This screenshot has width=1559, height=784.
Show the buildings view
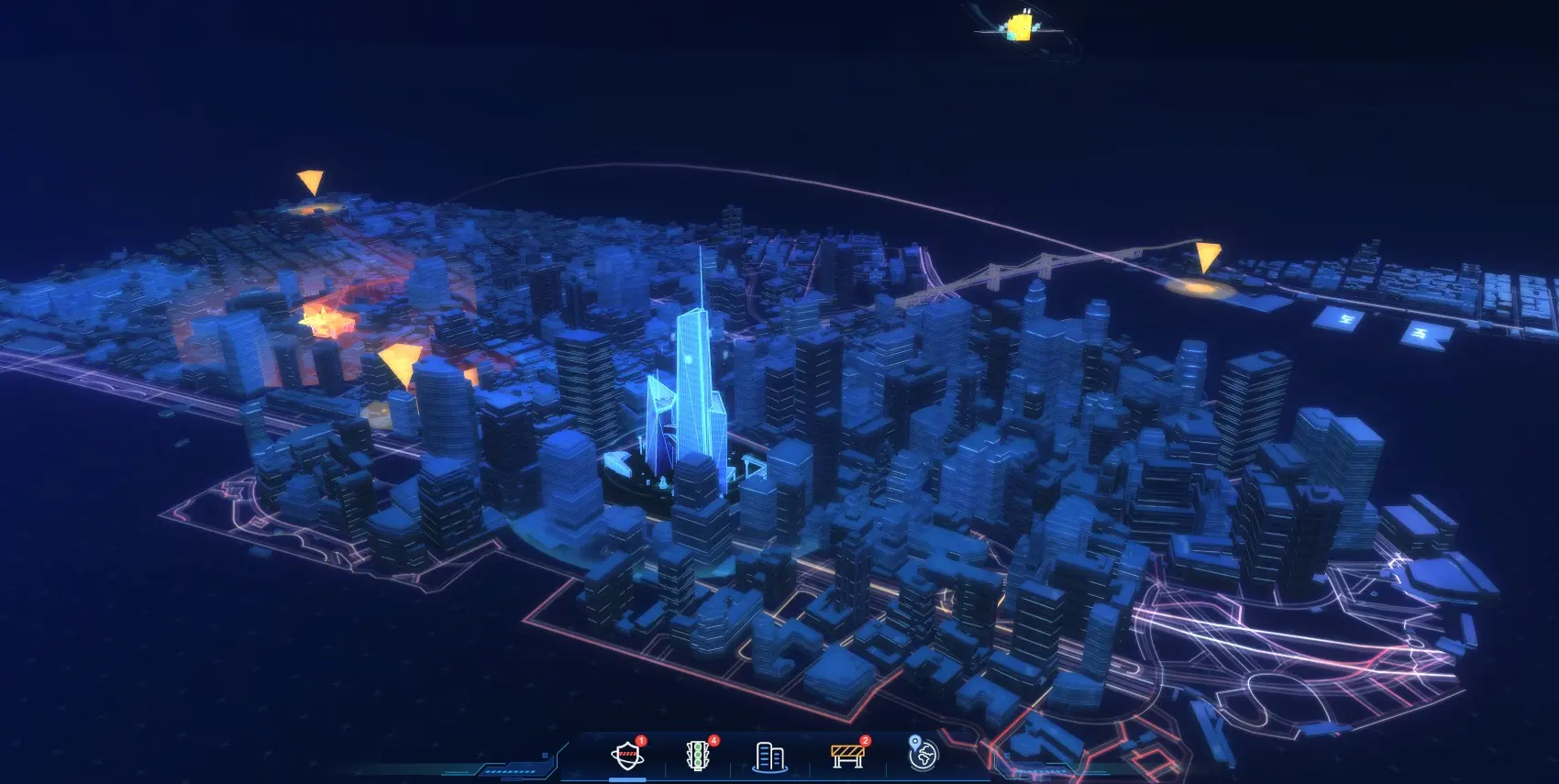pos(769,756)
